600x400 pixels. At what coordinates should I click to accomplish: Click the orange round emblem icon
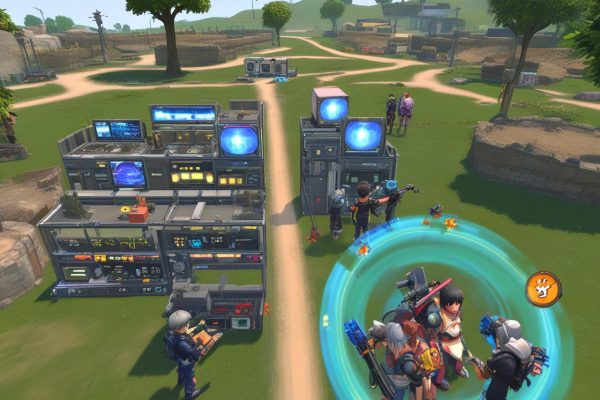[543, 289]
